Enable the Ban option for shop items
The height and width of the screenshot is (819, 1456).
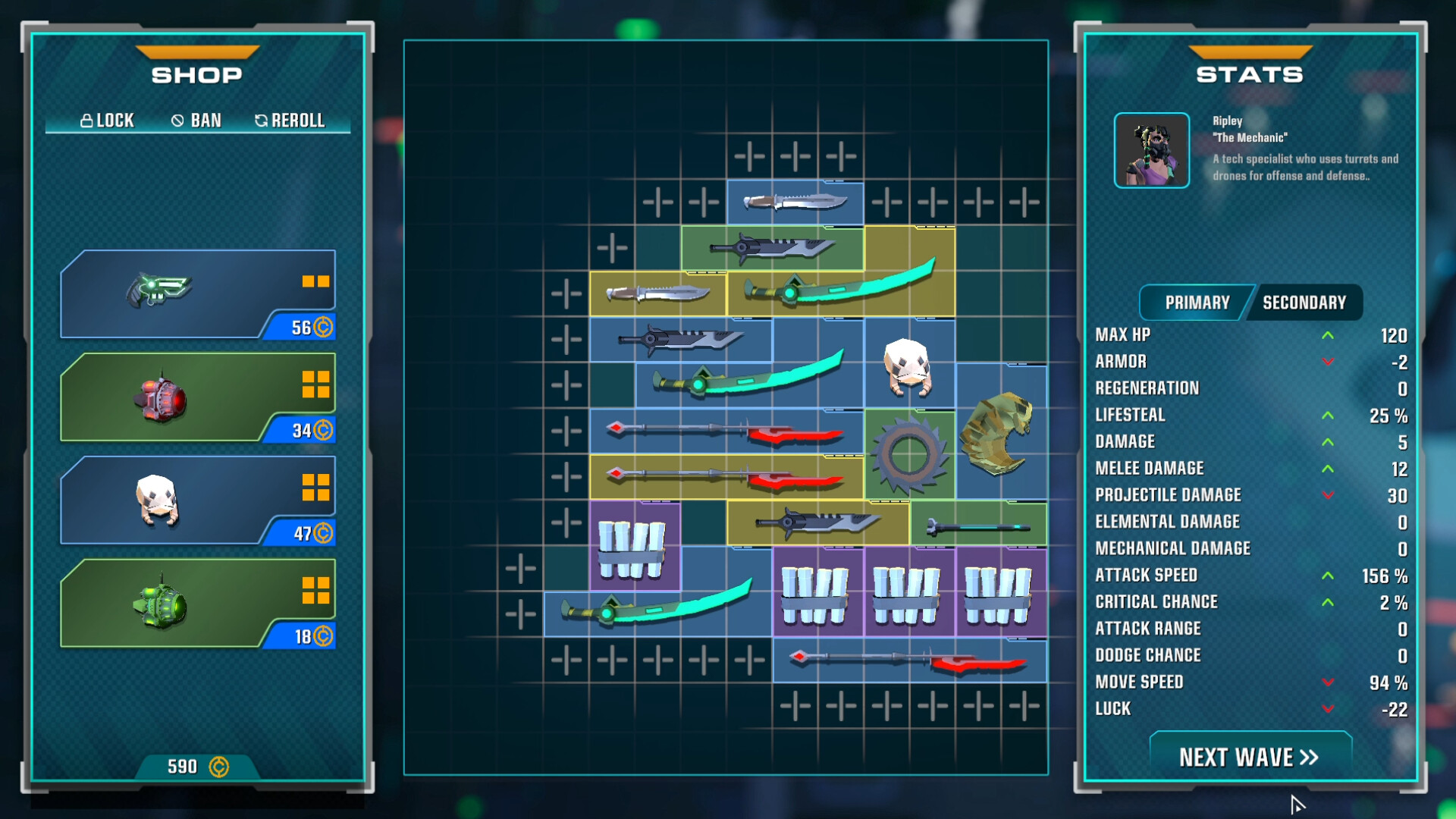[196, 120]
